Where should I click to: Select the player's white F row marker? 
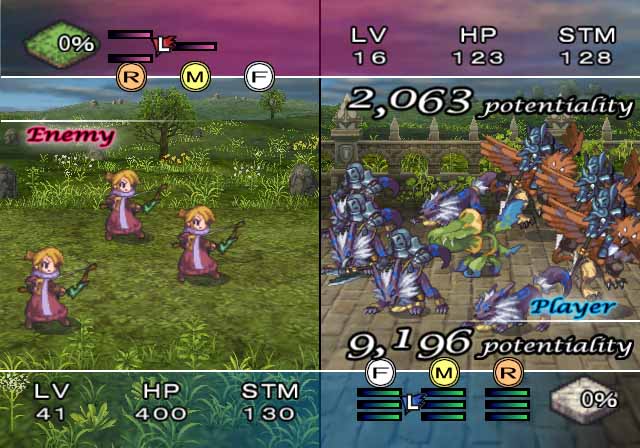click(380, 374)
